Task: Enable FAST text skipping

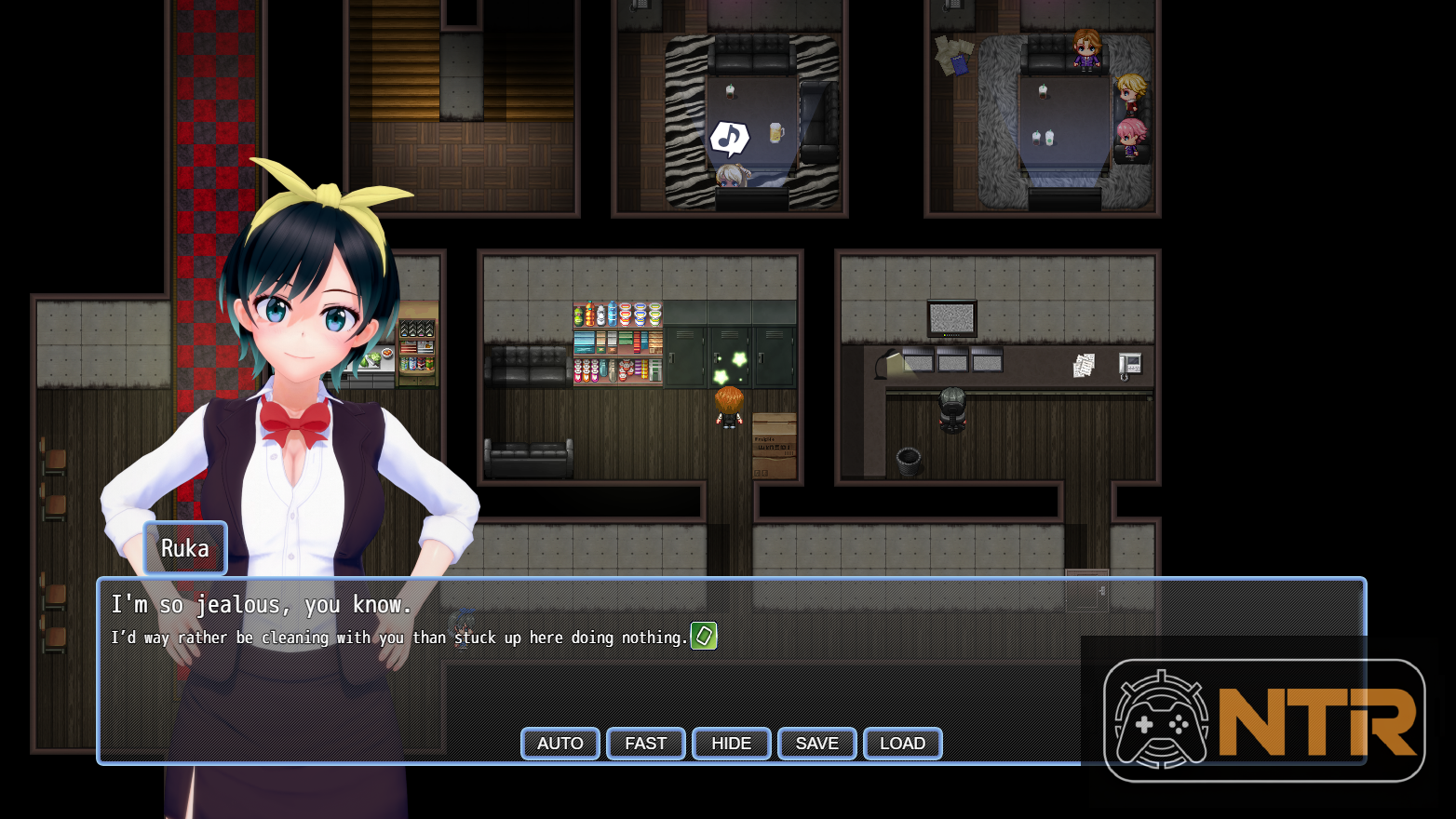Action: click(645, 744)
